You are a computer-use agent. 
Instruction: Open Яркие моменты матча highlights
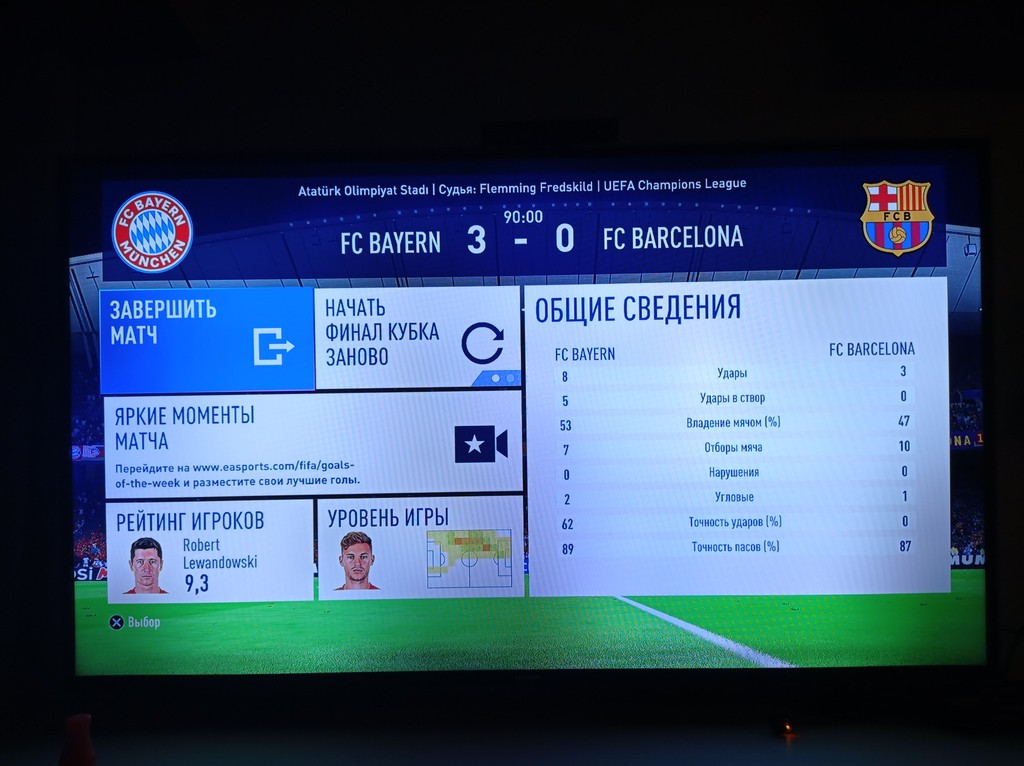[x=312, y=443]
